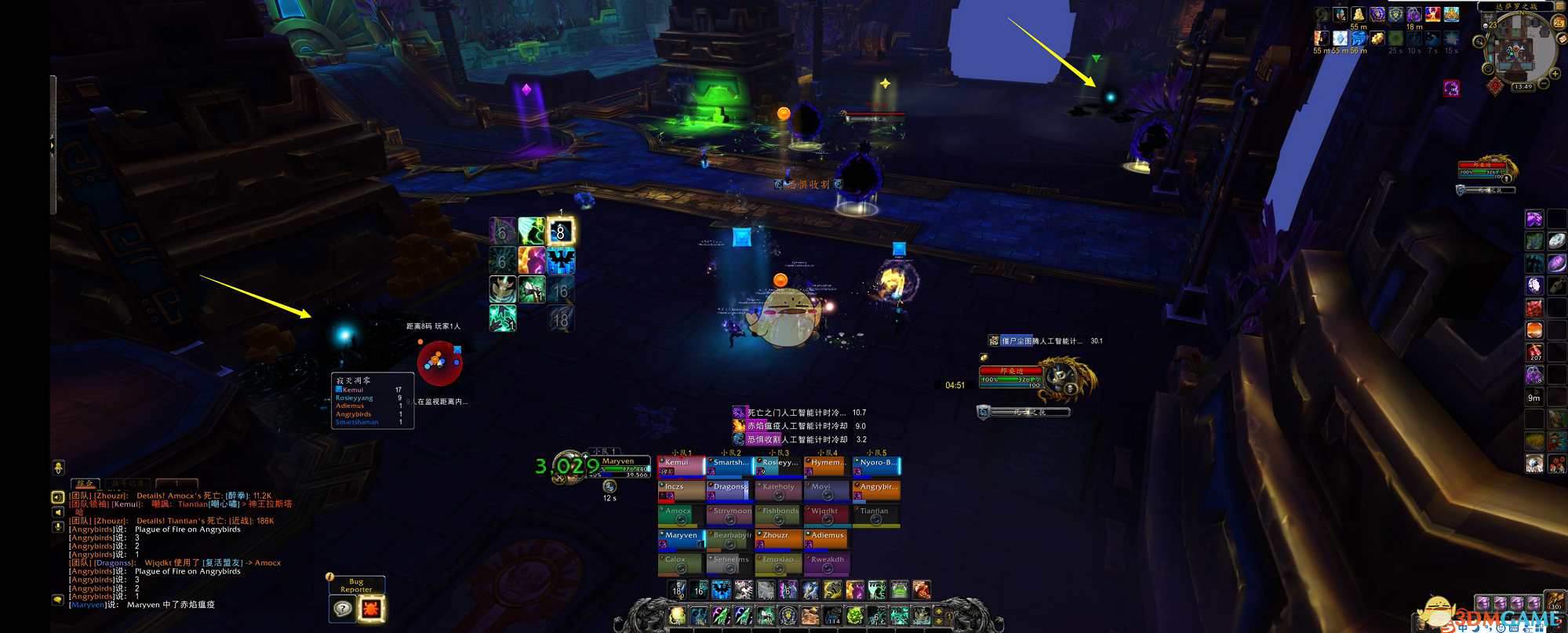Select Adiemus in the raid frames

click(x=827, y=539)
